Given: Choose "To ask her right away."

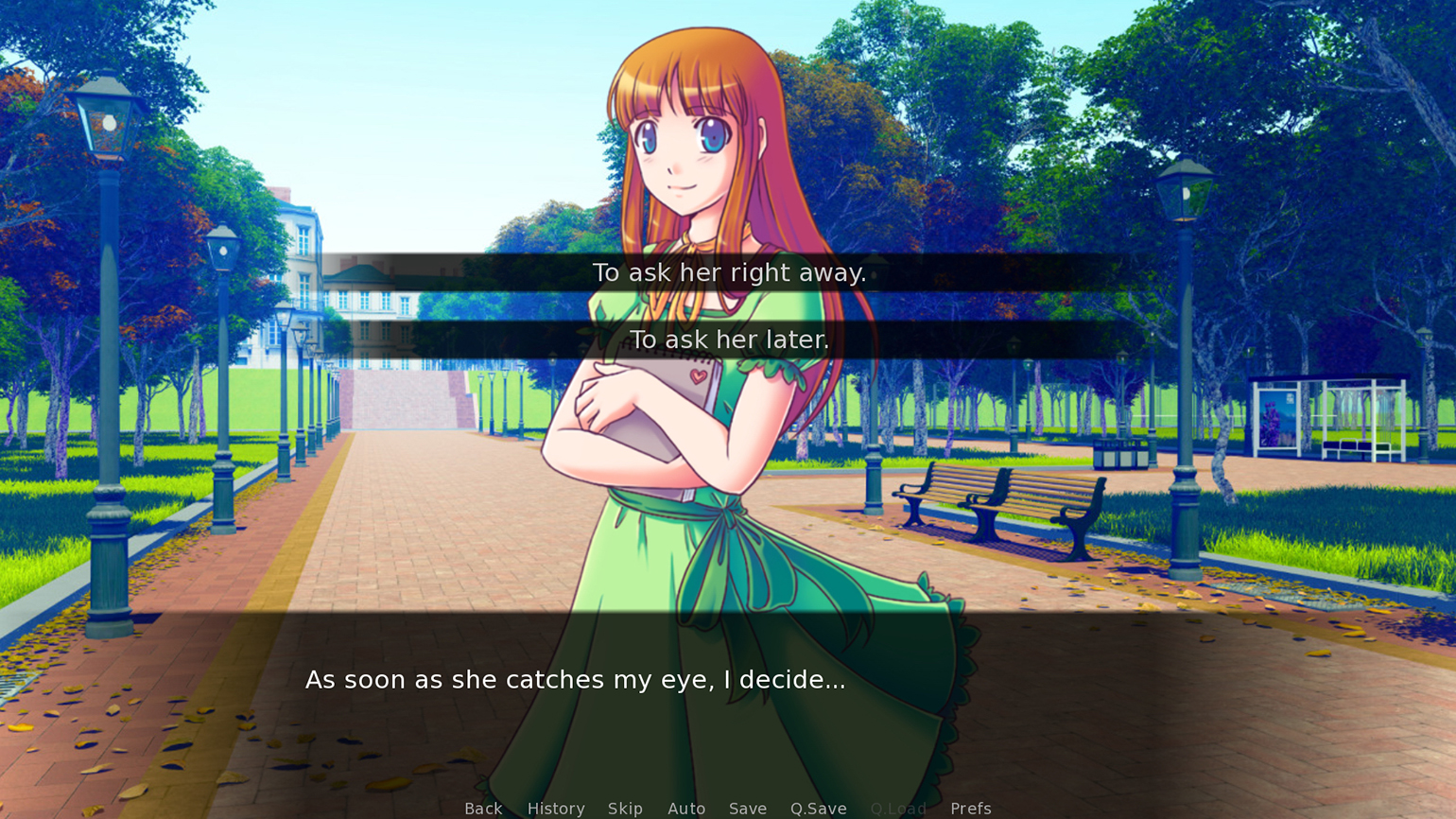Looking at the screenshot, I should pos(728,272).
